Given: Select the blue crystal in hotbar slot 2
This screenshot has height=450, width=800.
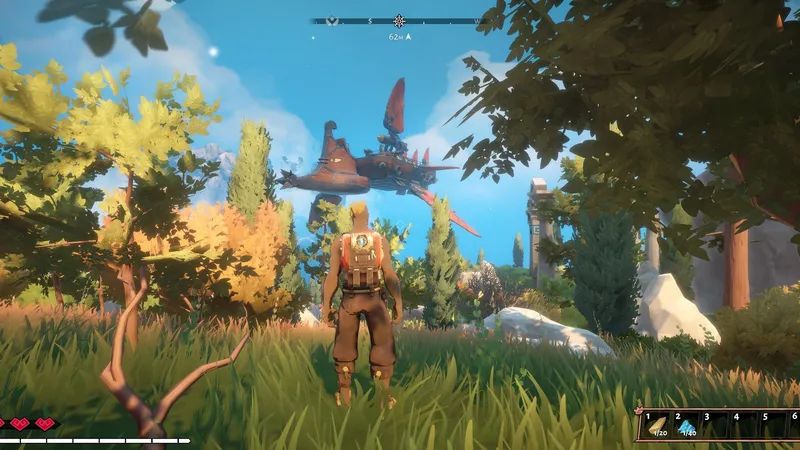Looking at the screenshot, I should click(x=687, y=427).
